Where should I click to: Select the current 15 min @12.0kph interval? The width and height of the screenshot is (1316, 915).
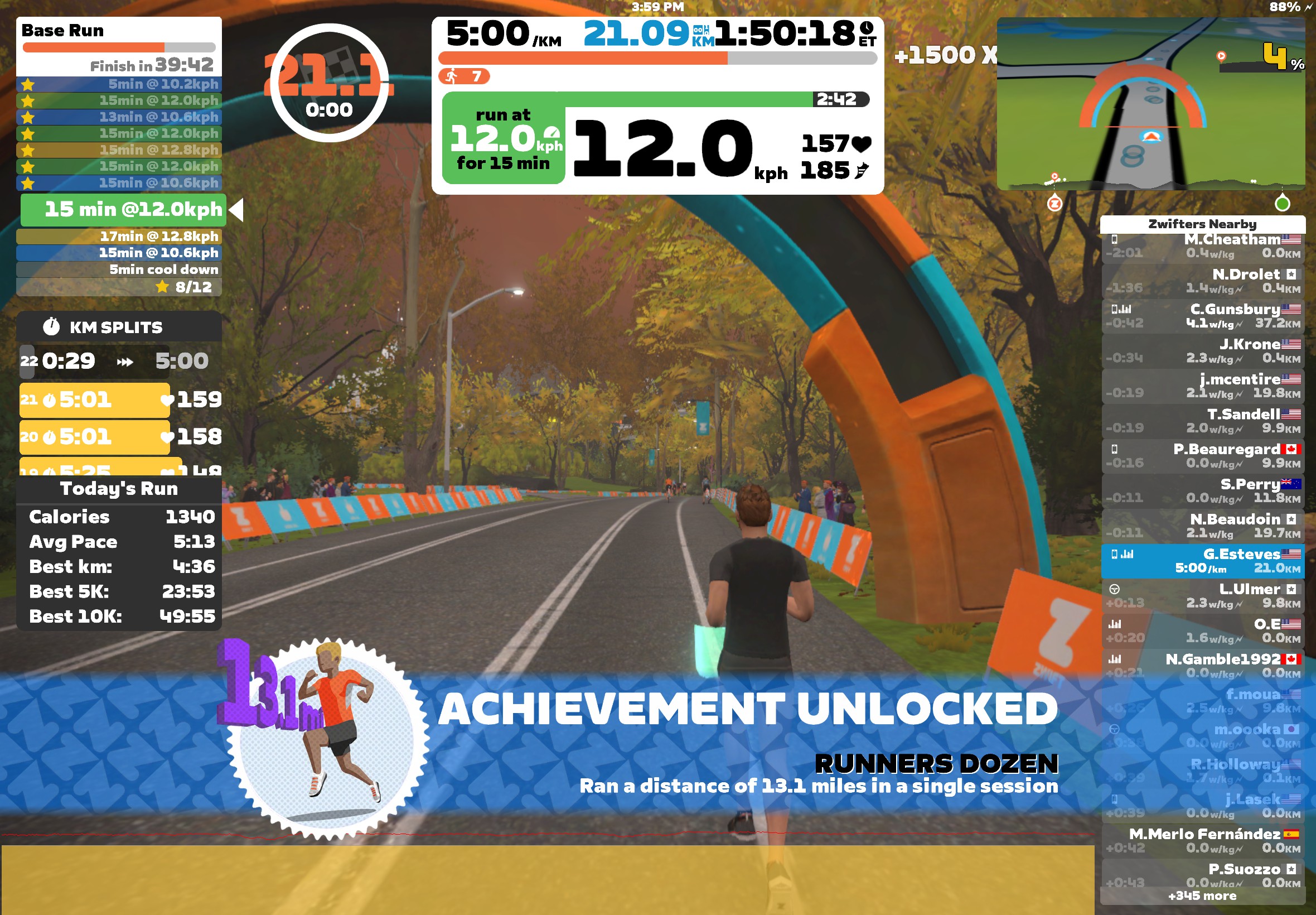coord(123,210)
